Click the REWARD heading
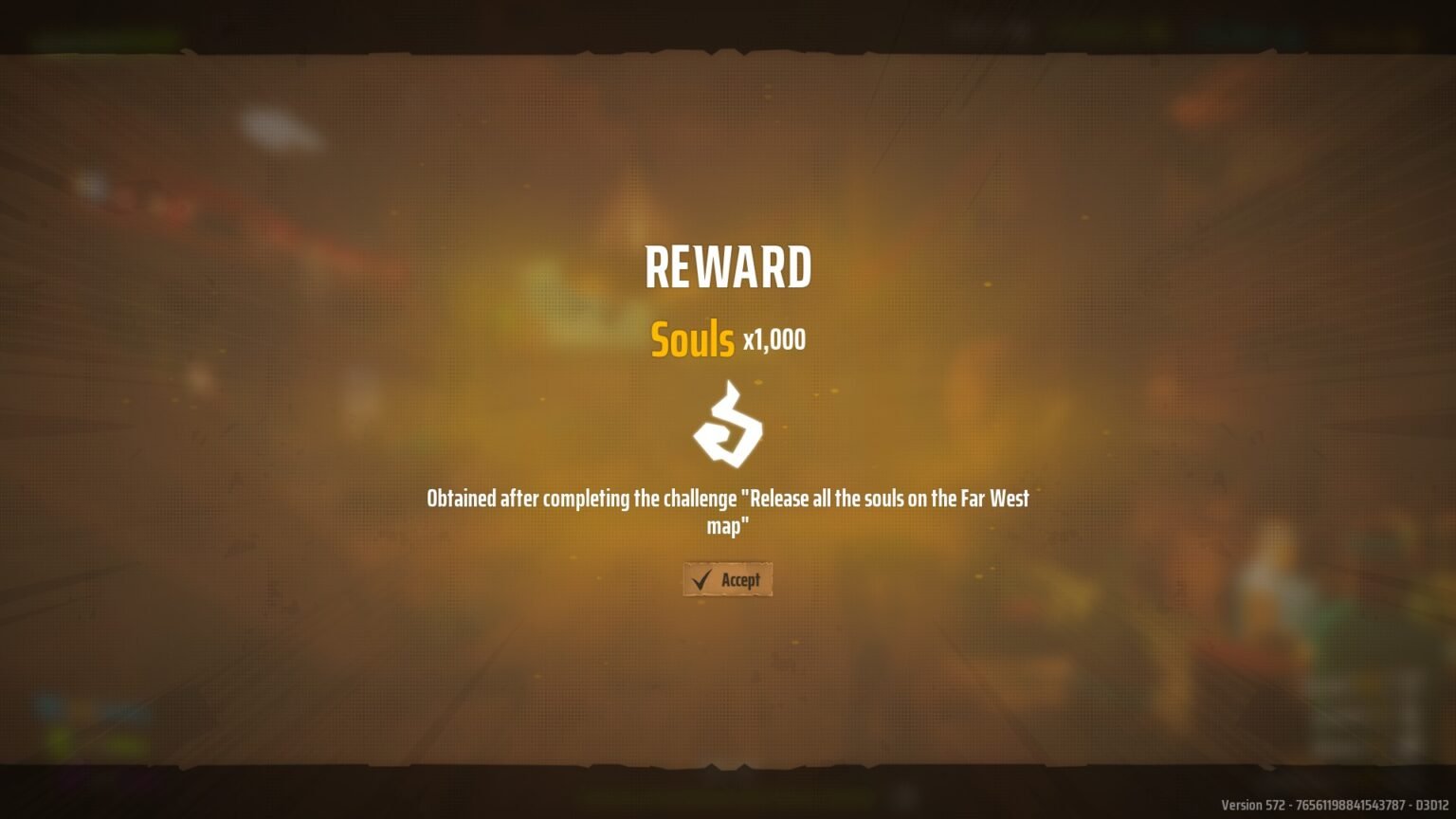This screenshot has height=819, width=1456. pos(728,266)
